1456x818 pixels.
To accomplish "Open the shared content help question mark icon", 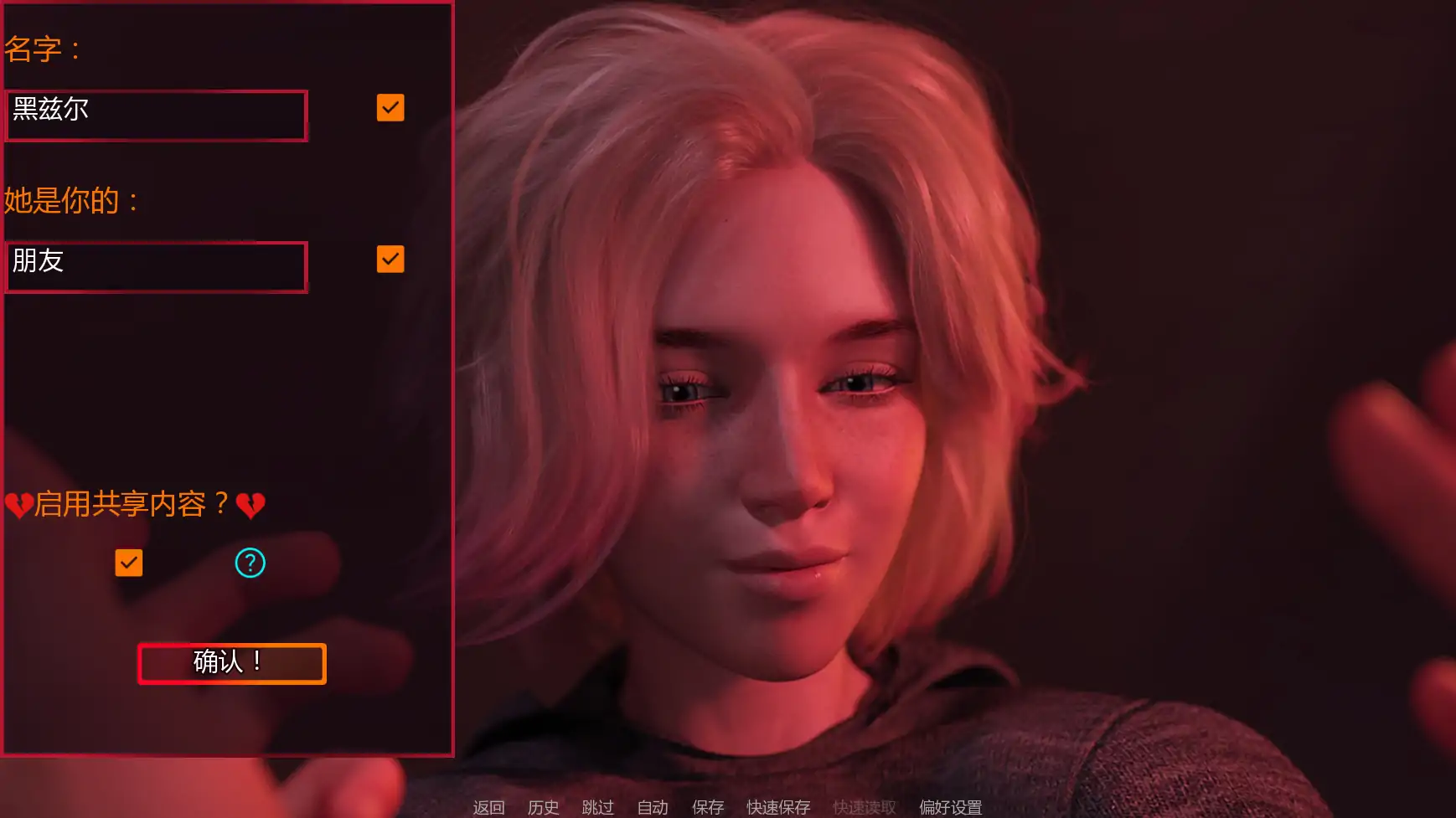I will 249,563.
